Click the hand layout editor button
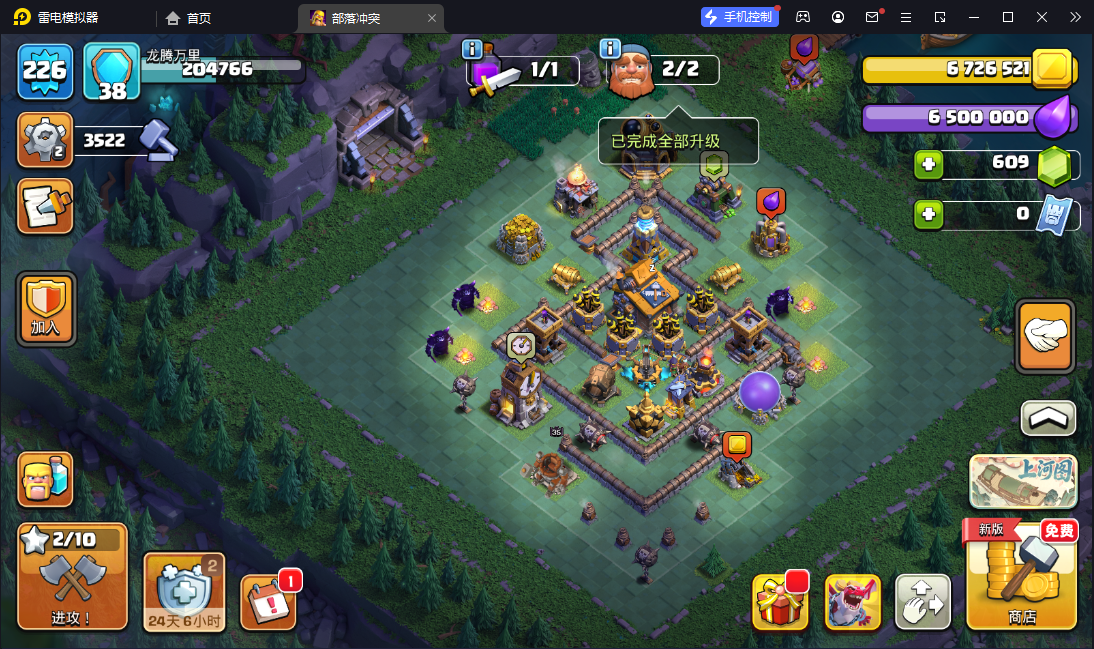The image size is (1094, 649). [x=922, y=602]
